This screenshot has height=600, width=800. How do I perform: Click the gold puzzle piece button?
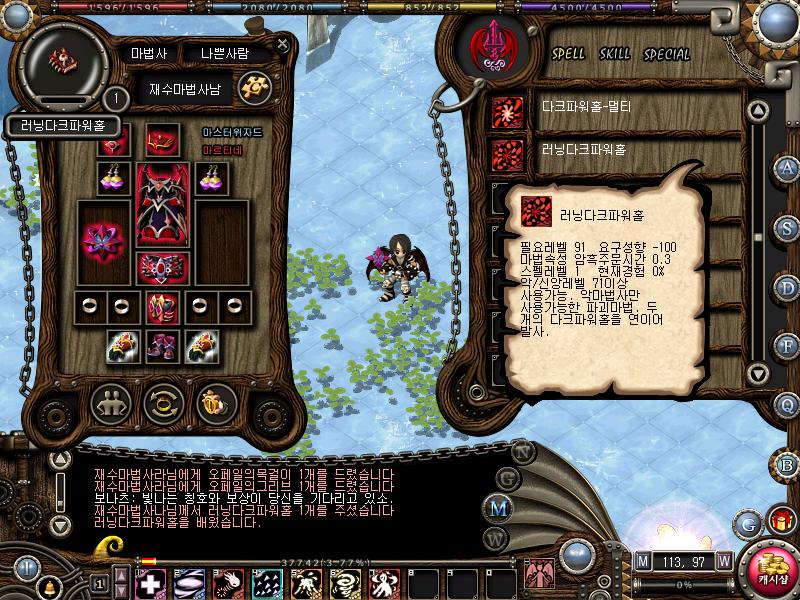[256, 87]
